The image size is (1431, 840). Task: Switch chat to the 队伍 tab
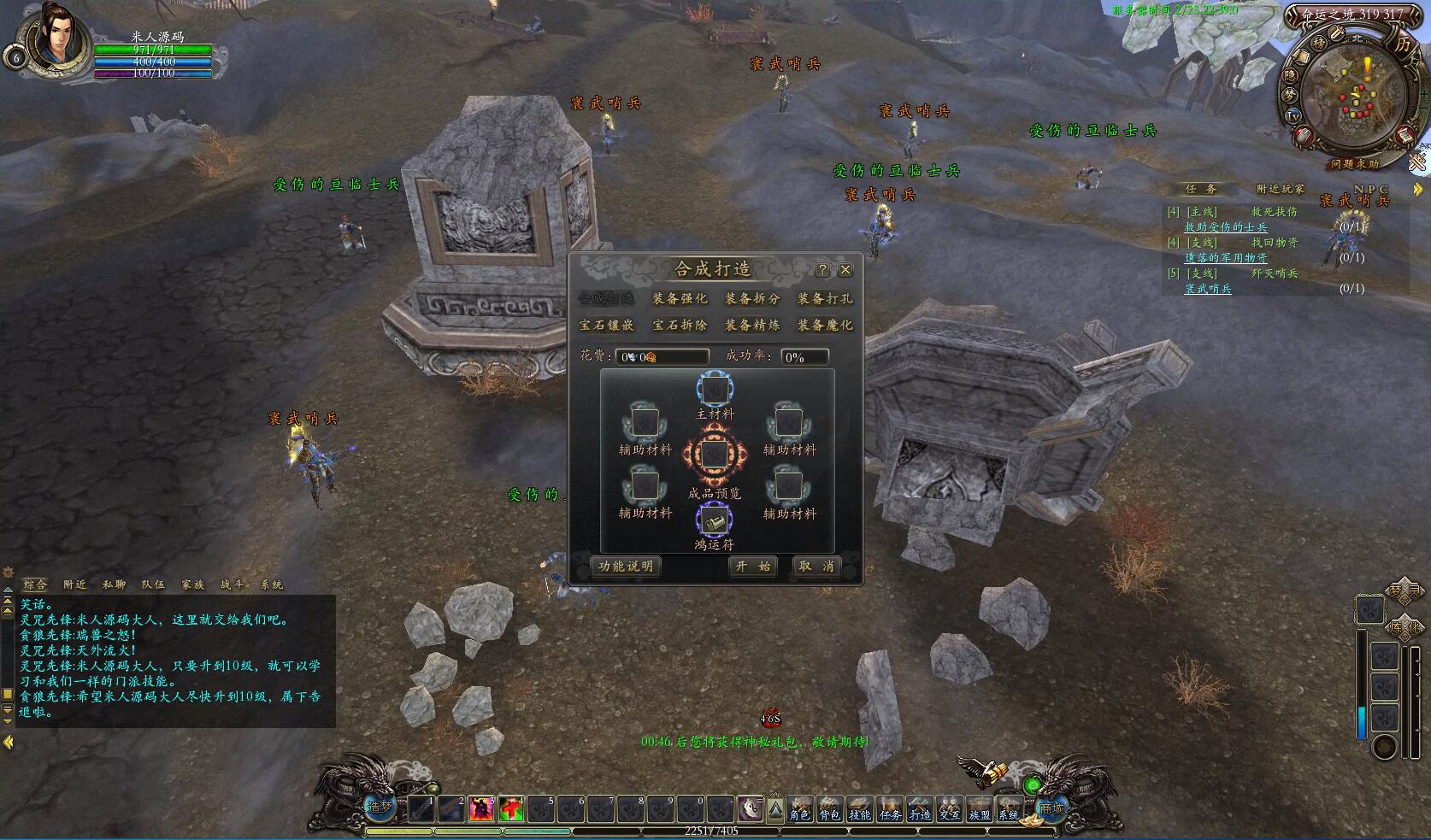click(153, 584)
